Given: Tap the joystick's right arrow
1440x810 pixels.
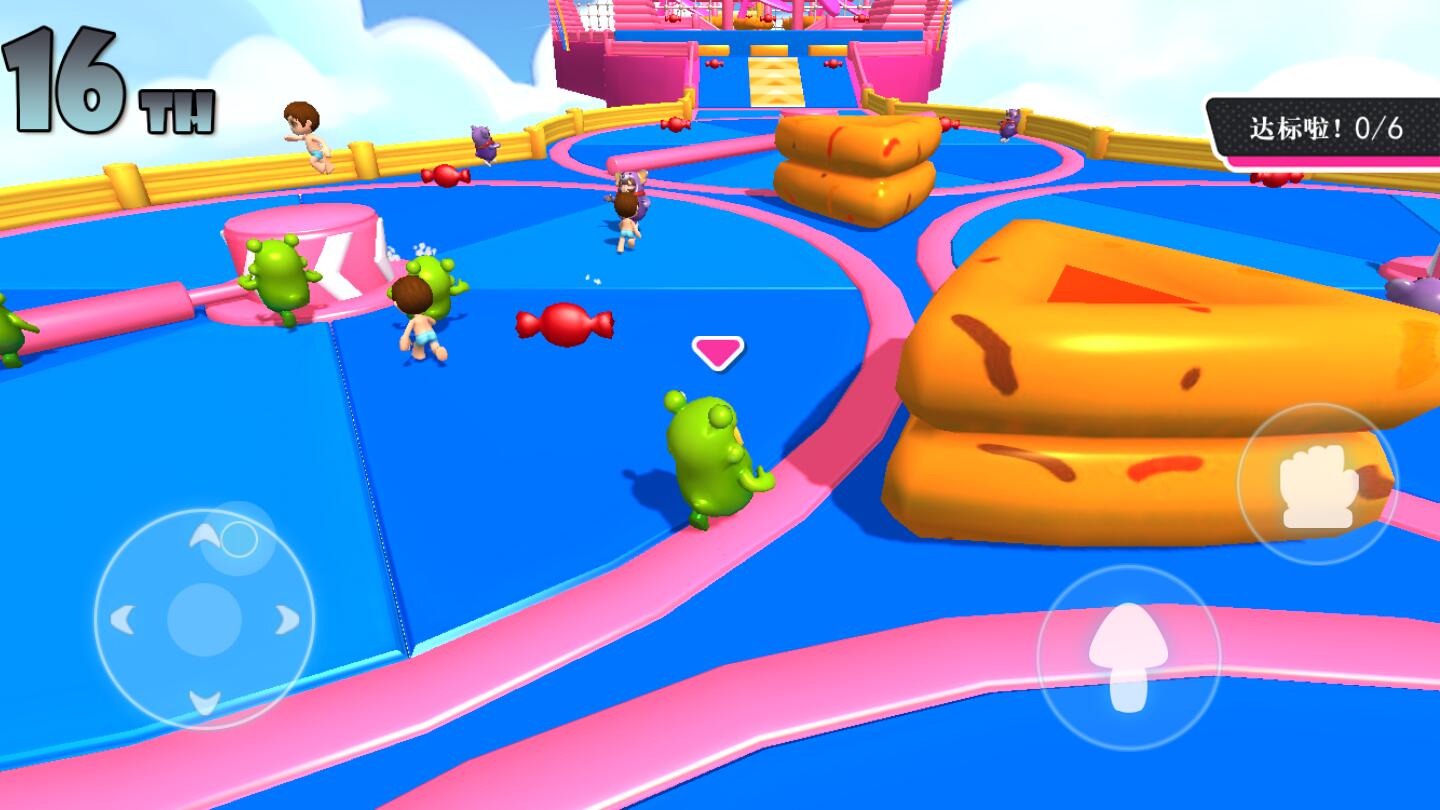Looking at the screenshot, I should (287, 620).
